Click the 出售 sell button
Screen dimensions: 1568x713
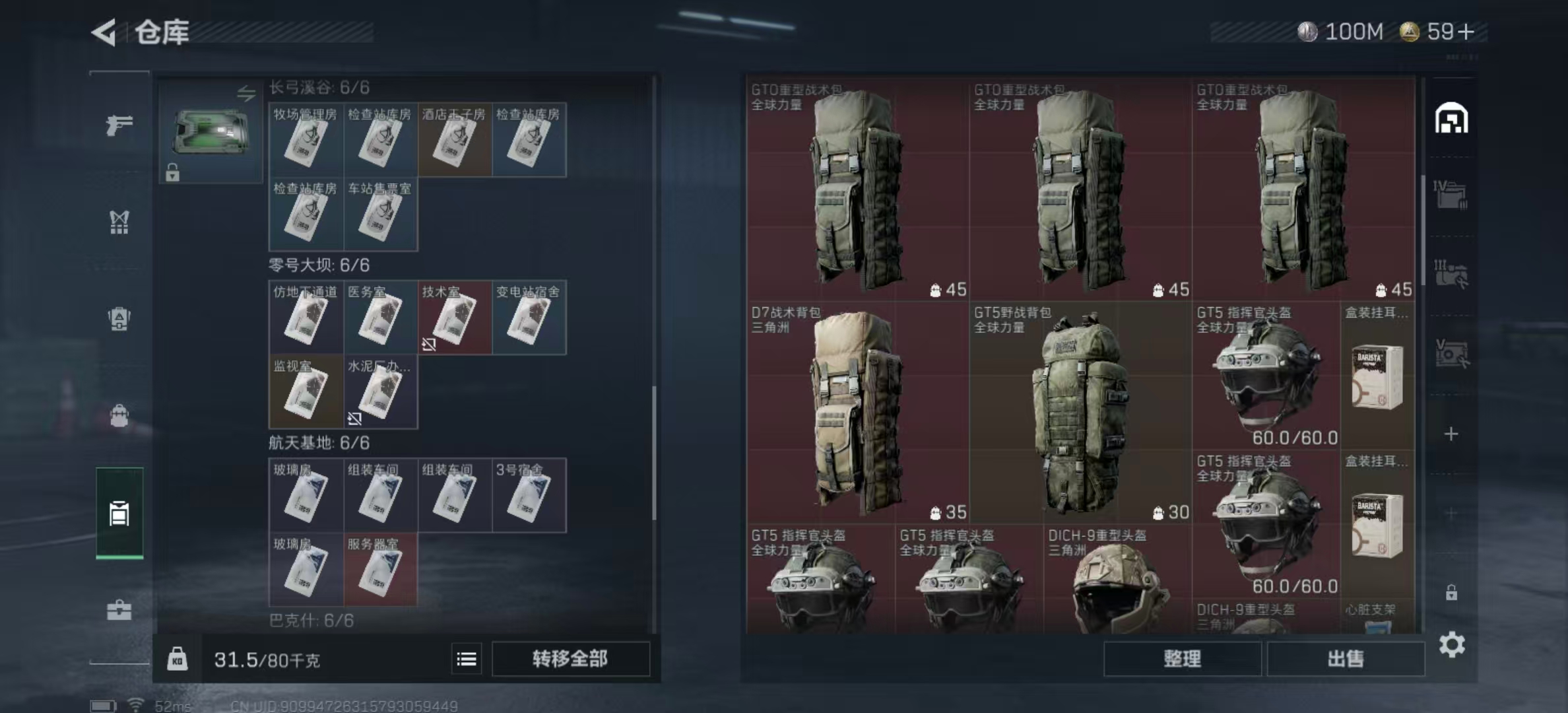pyautogui.click(x=1346, y=658)
